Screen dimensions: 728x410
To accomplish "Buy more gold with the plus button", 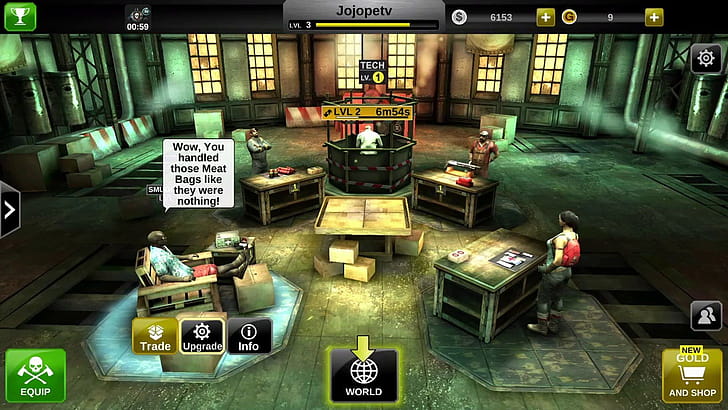I will click(653, 17).
